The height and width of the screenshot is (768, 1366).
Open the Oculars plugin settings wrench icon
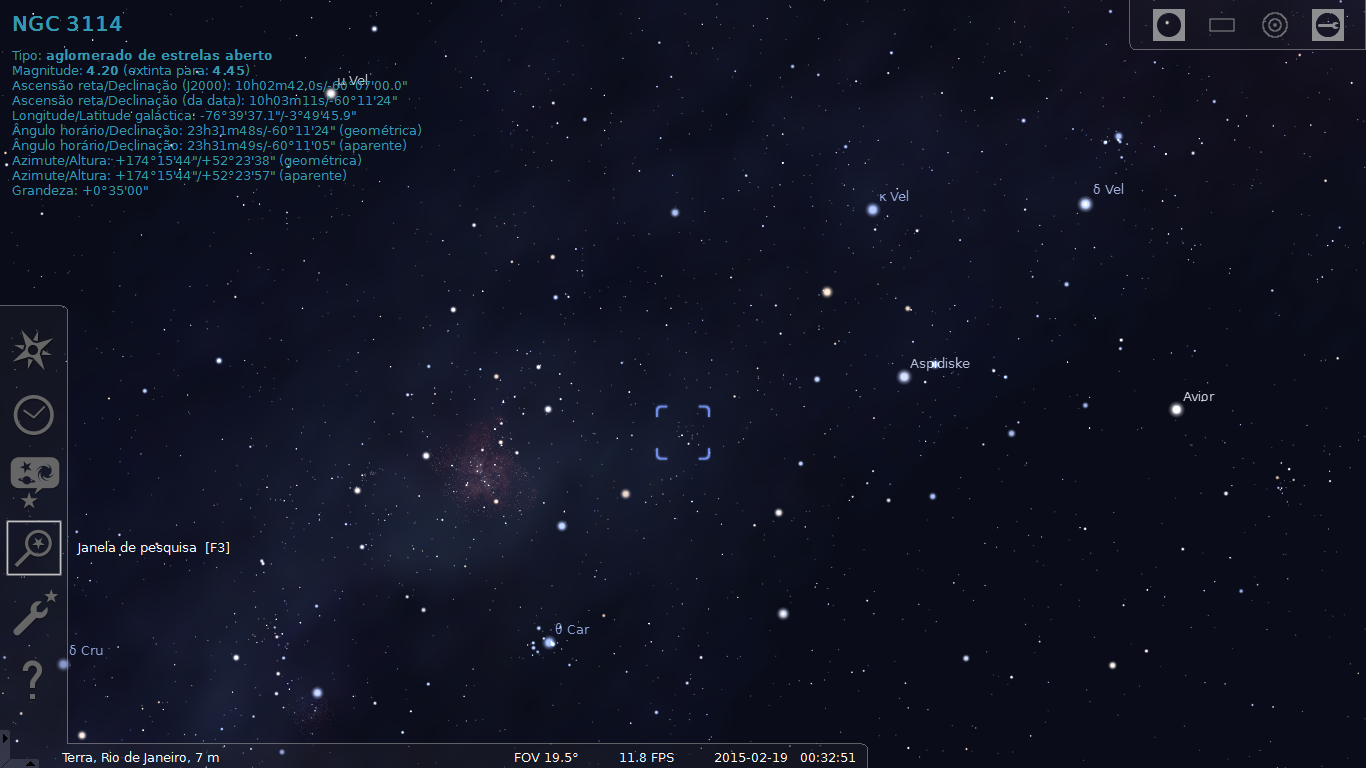(1328, 25)
